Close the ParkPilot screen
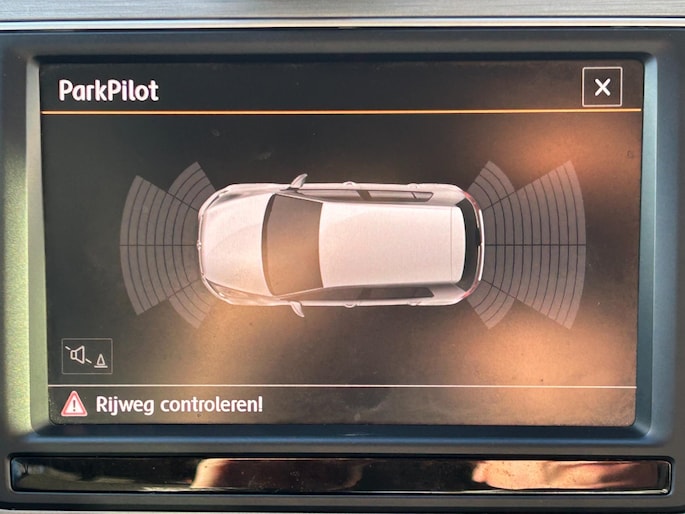The width and height of the screenshot is (685, 514). click(602, 87)
